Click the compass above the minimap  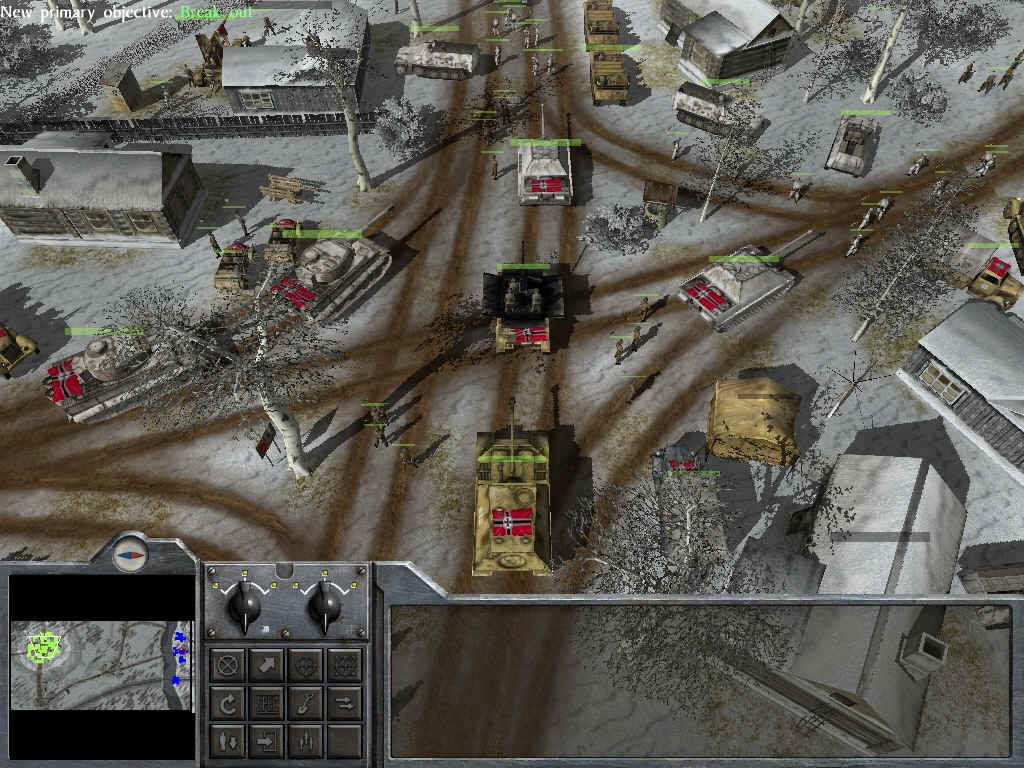point(129,553)
